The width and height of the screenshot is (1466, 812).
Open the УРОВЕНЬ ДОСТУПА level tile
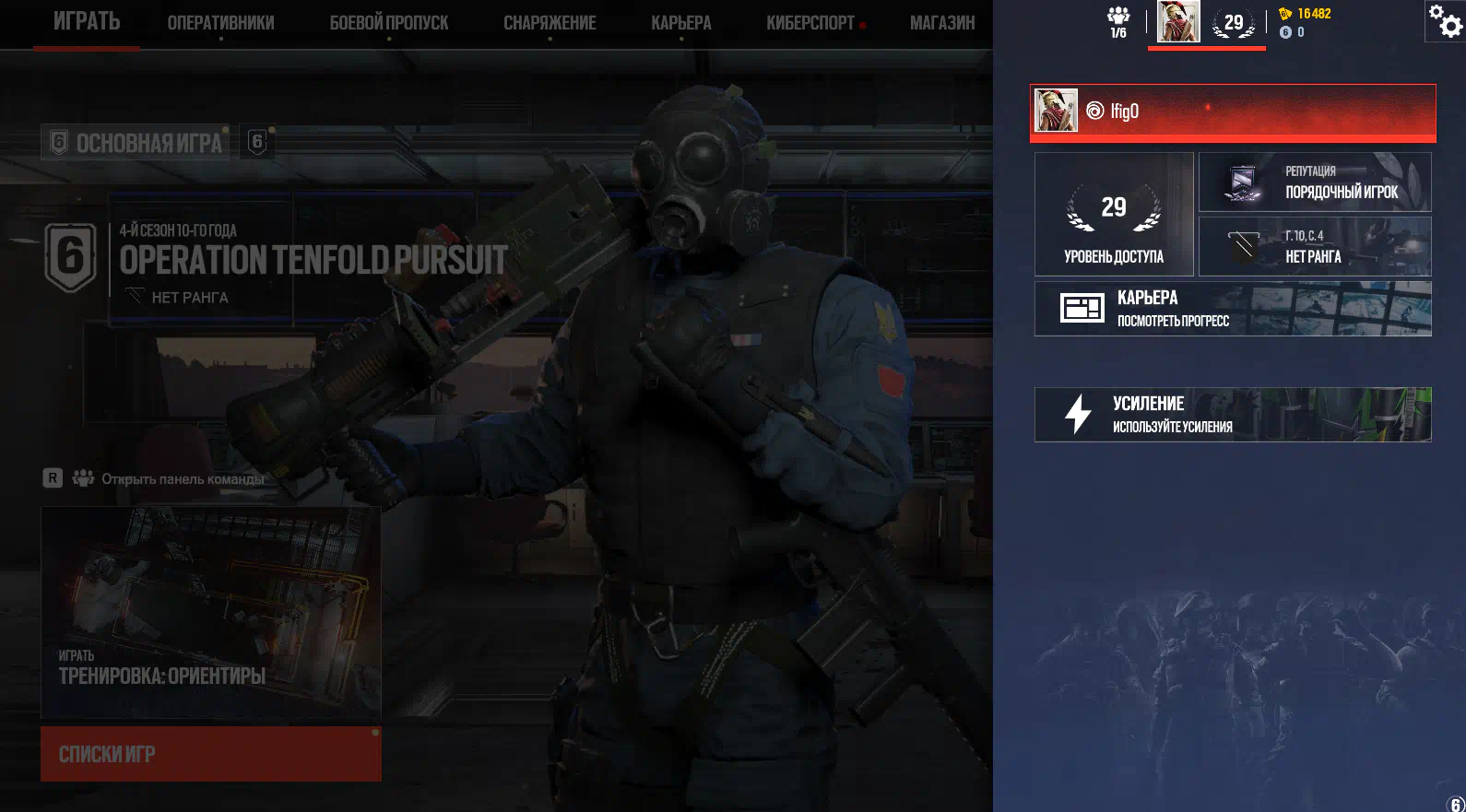1114,215
